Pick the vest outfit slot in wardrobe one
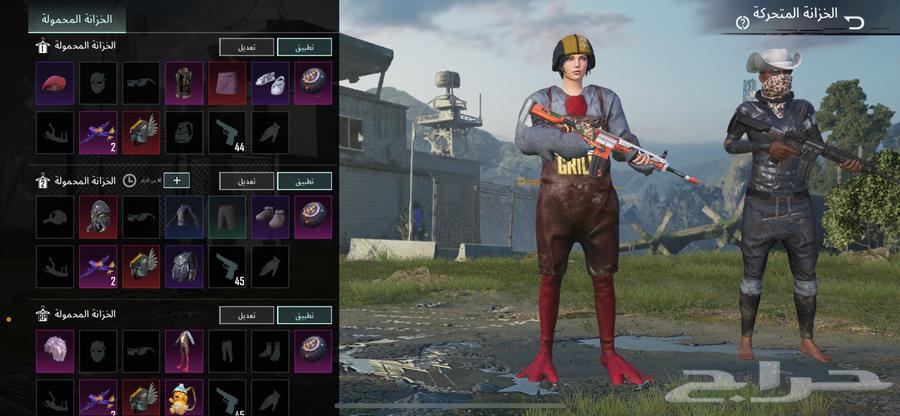Viewport: 900px width, 416px height. 184,83
